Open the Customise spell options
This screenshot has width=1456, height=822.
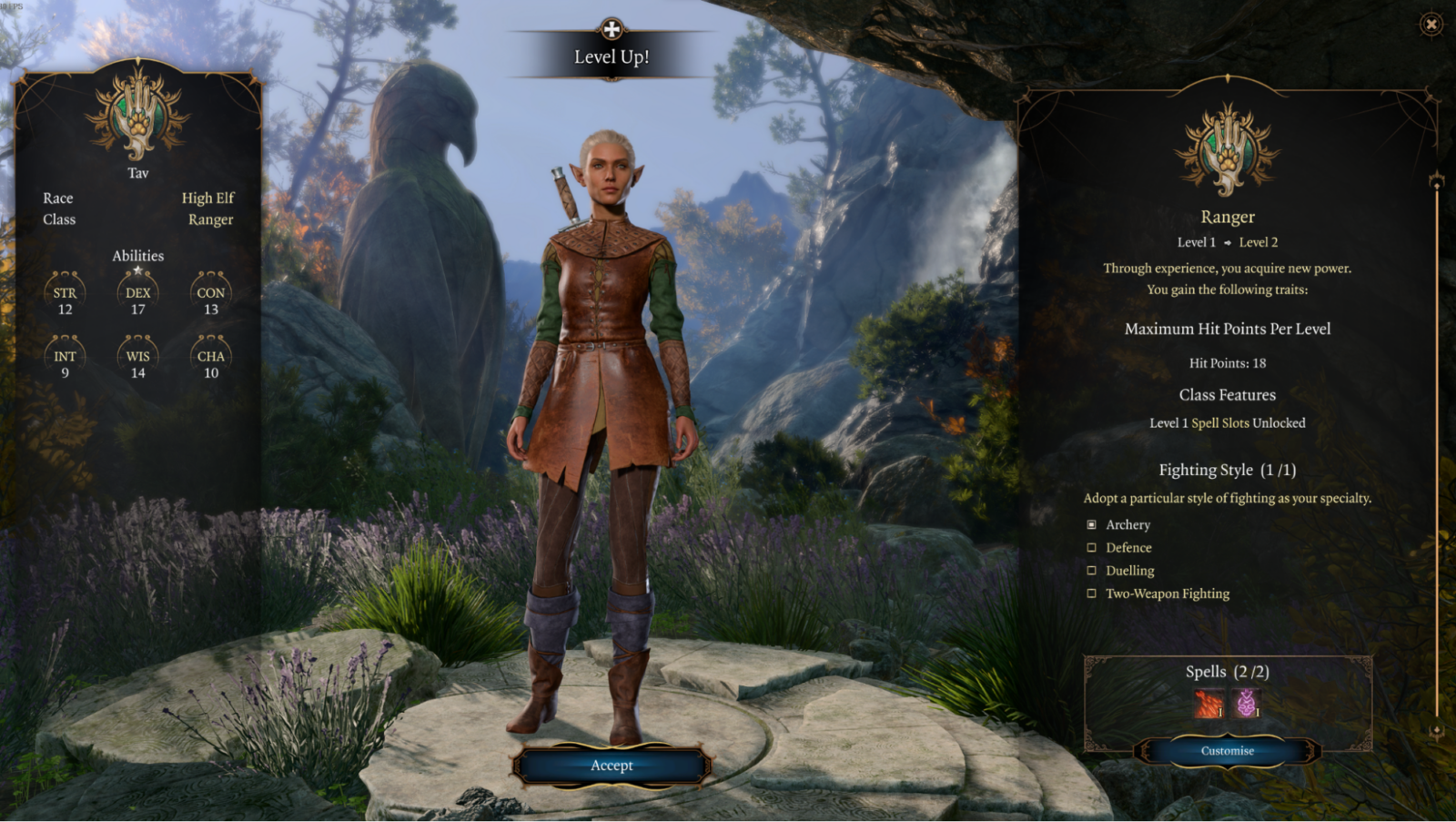1226,750
